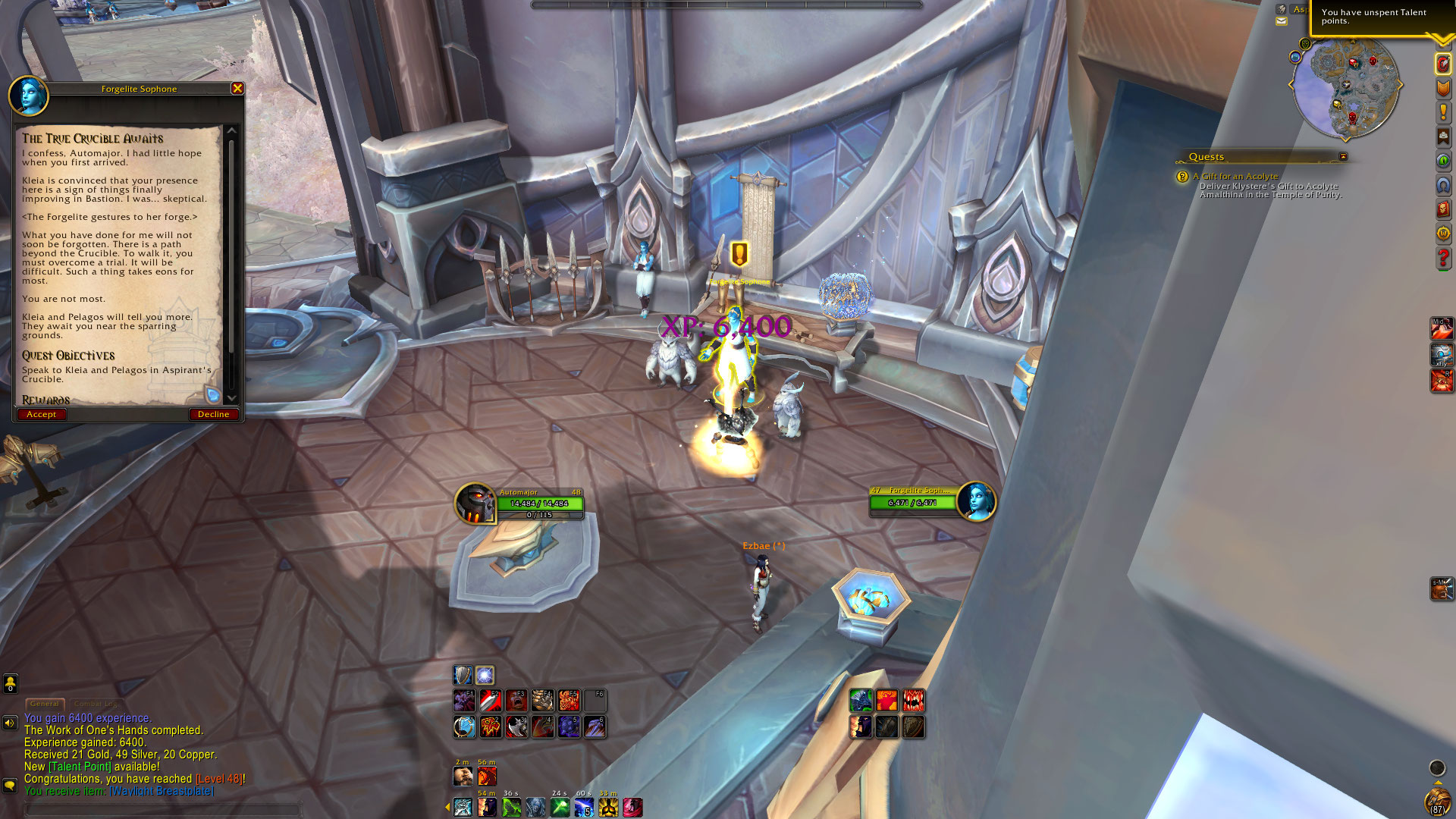Open the minimap

pyautogui.click(x=1345, y=89)
